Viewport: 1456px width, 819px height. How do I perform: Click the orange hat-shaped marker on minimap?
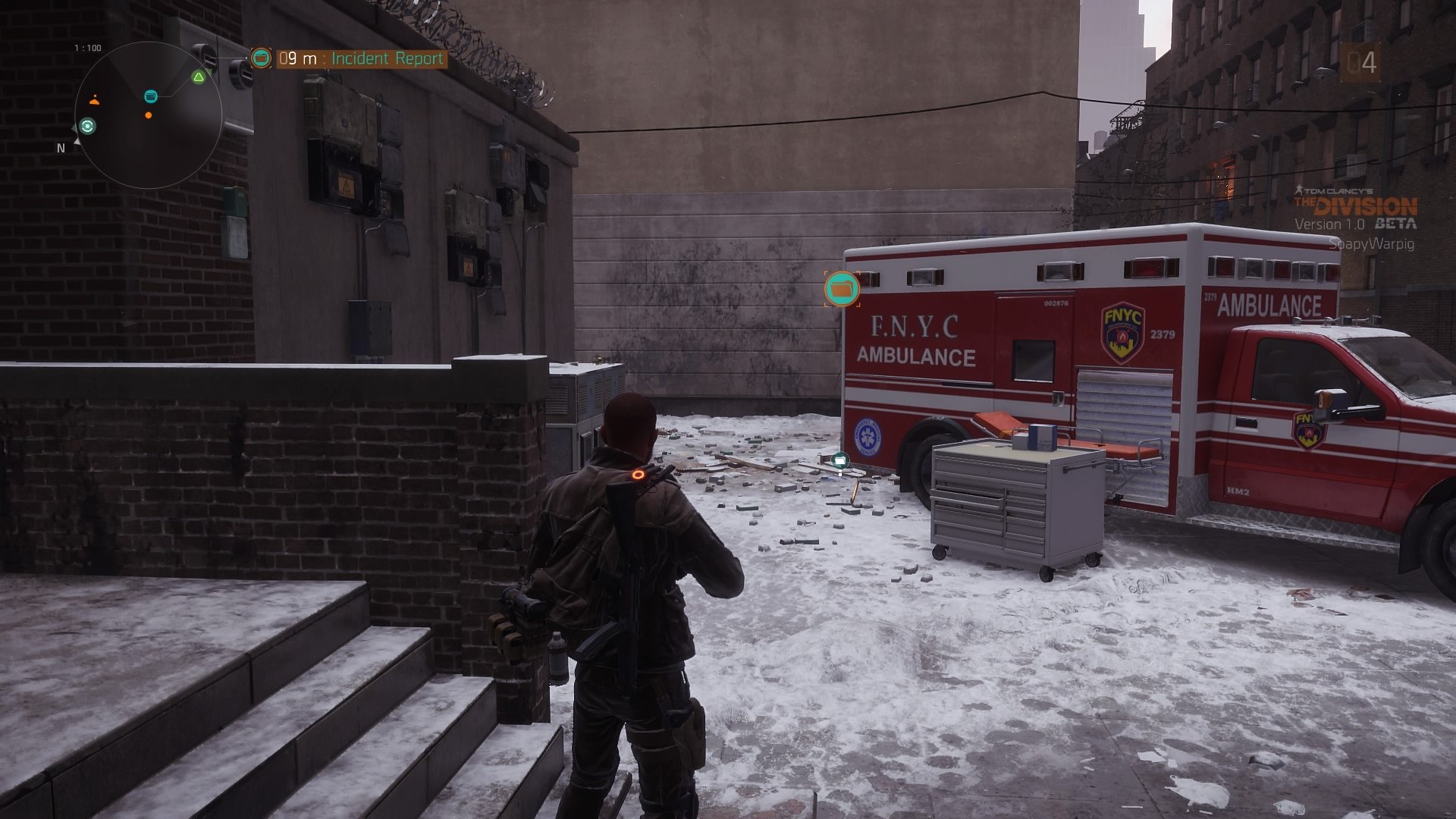pos(94,100)
